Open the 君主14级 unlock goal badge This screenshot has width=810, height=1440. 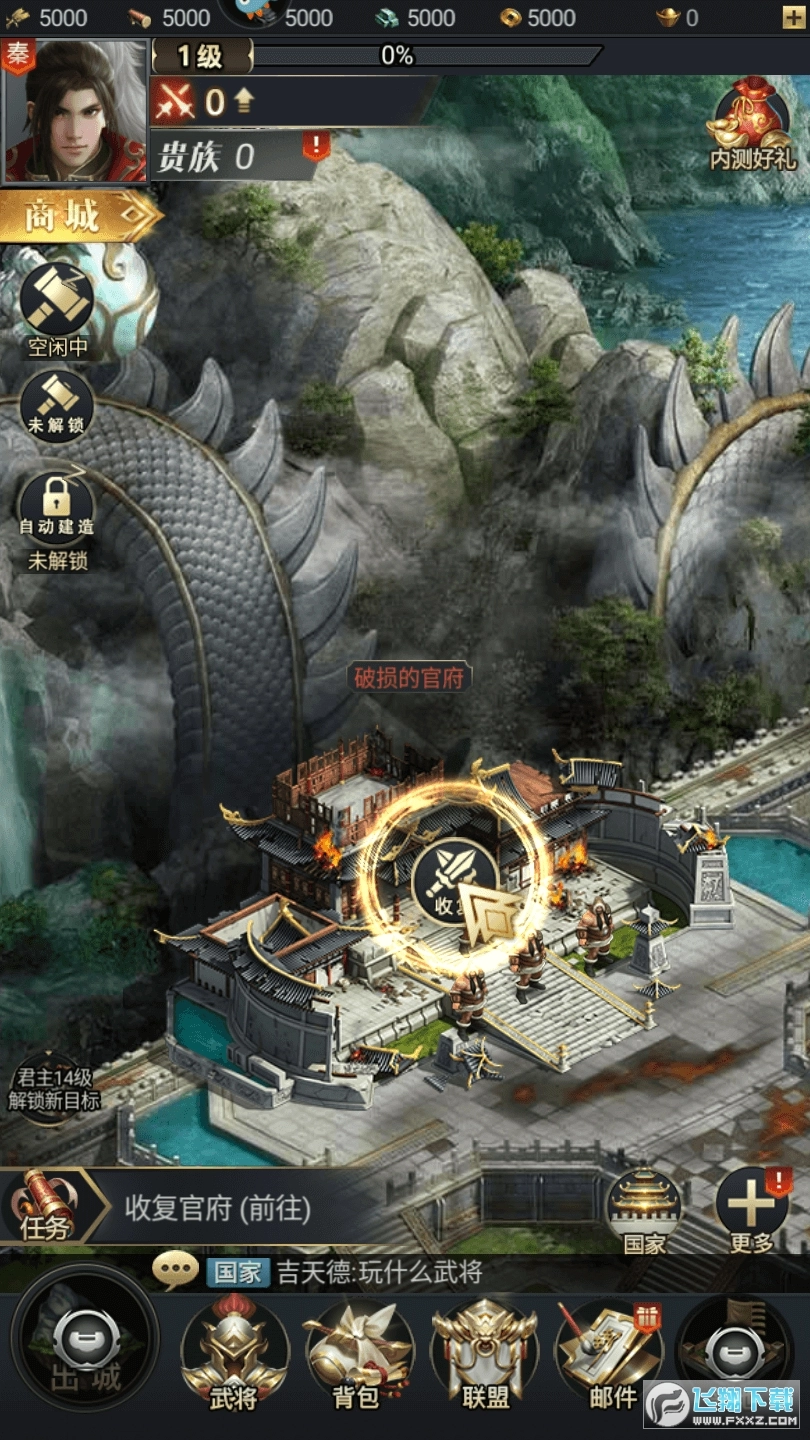pyautogui.click(x=54, y=1089)
